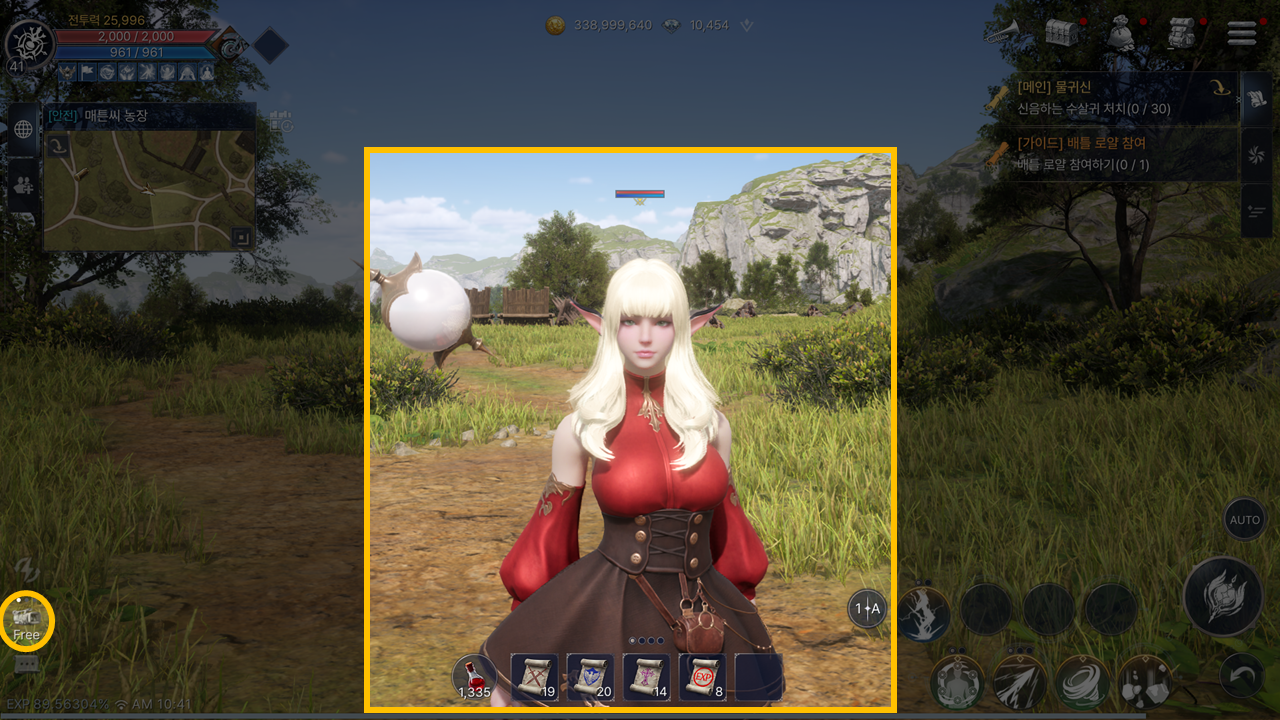Open the hamburger main menu
The width and height of the screenshot is (1280, 720).
click(x=1241, y=33)
